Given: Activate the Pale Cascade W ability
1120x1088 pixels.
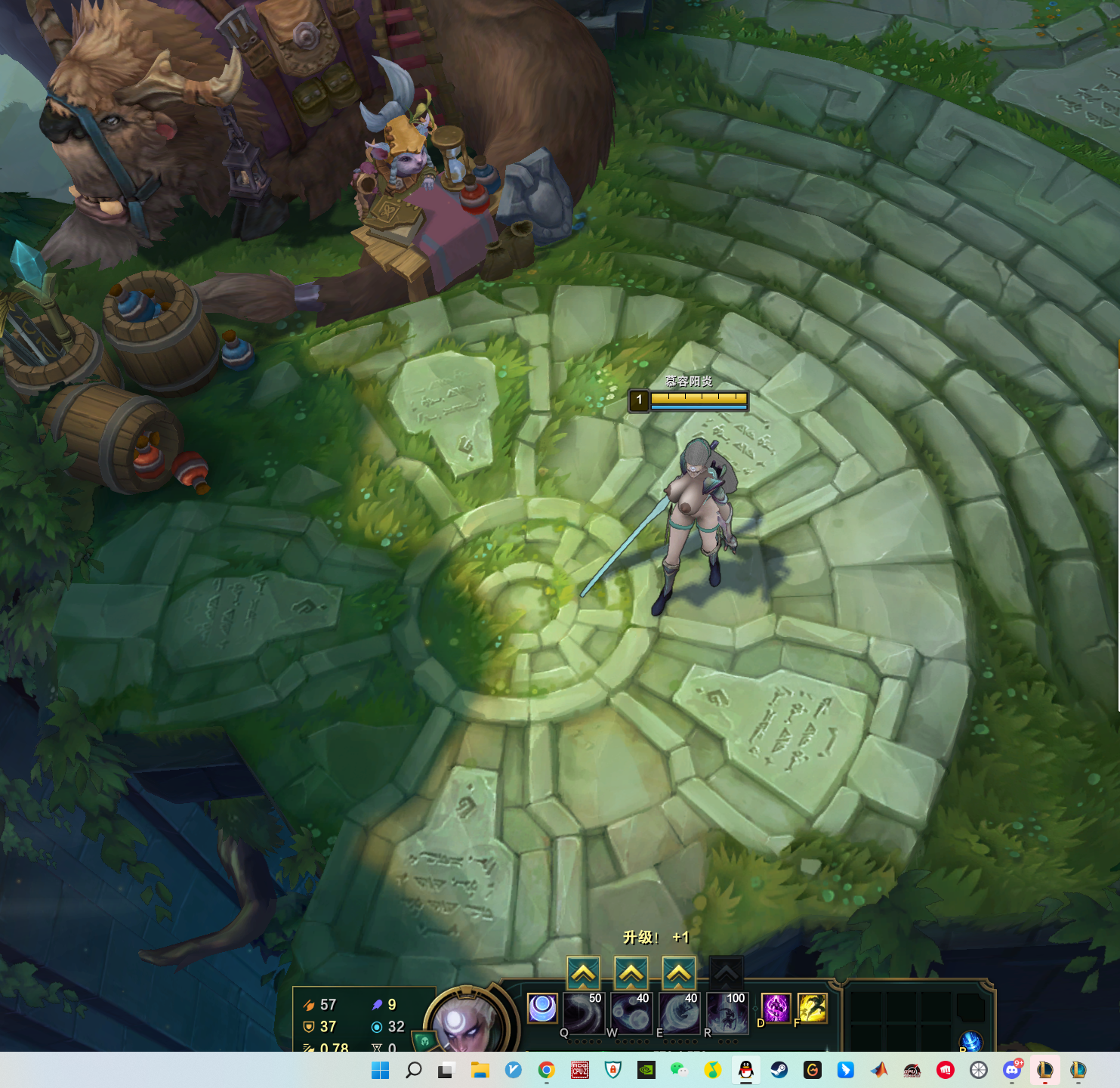Looking at the screenshot, I should (x=631, y=1011).
